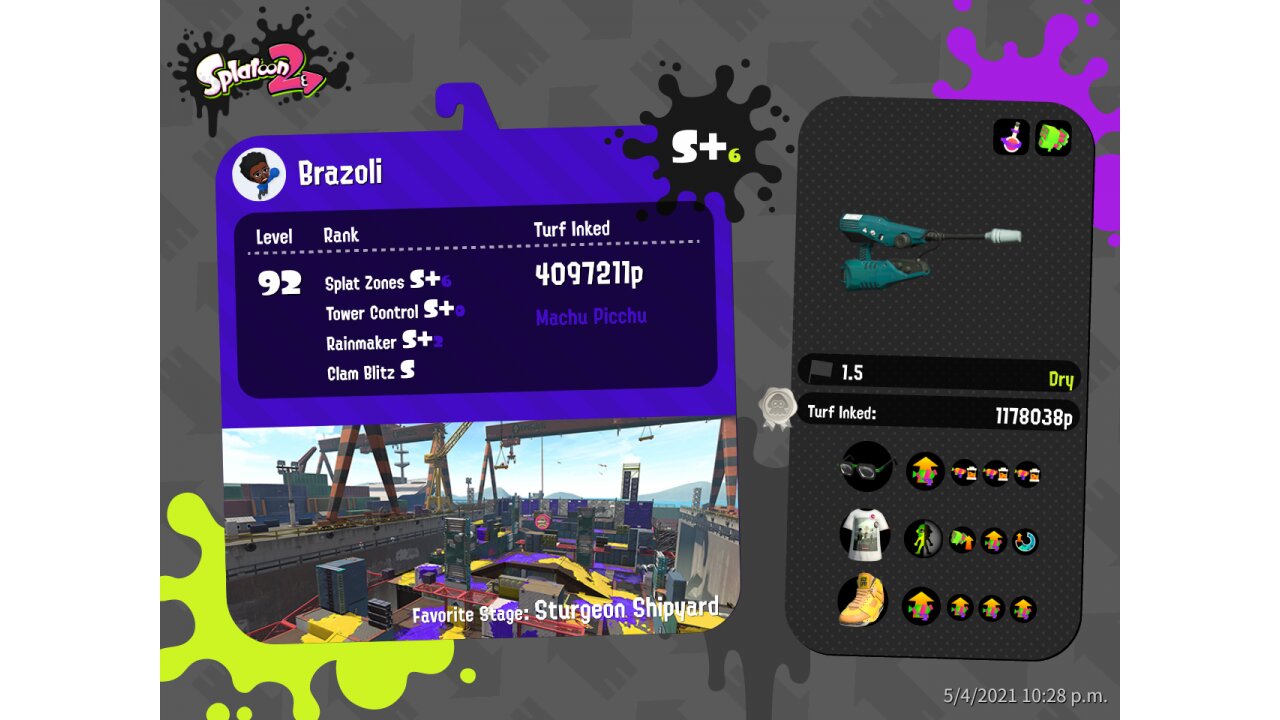Select the Tenta Missiles special icon
This screenshot has height=720, width=1280.
point(1053,138)
